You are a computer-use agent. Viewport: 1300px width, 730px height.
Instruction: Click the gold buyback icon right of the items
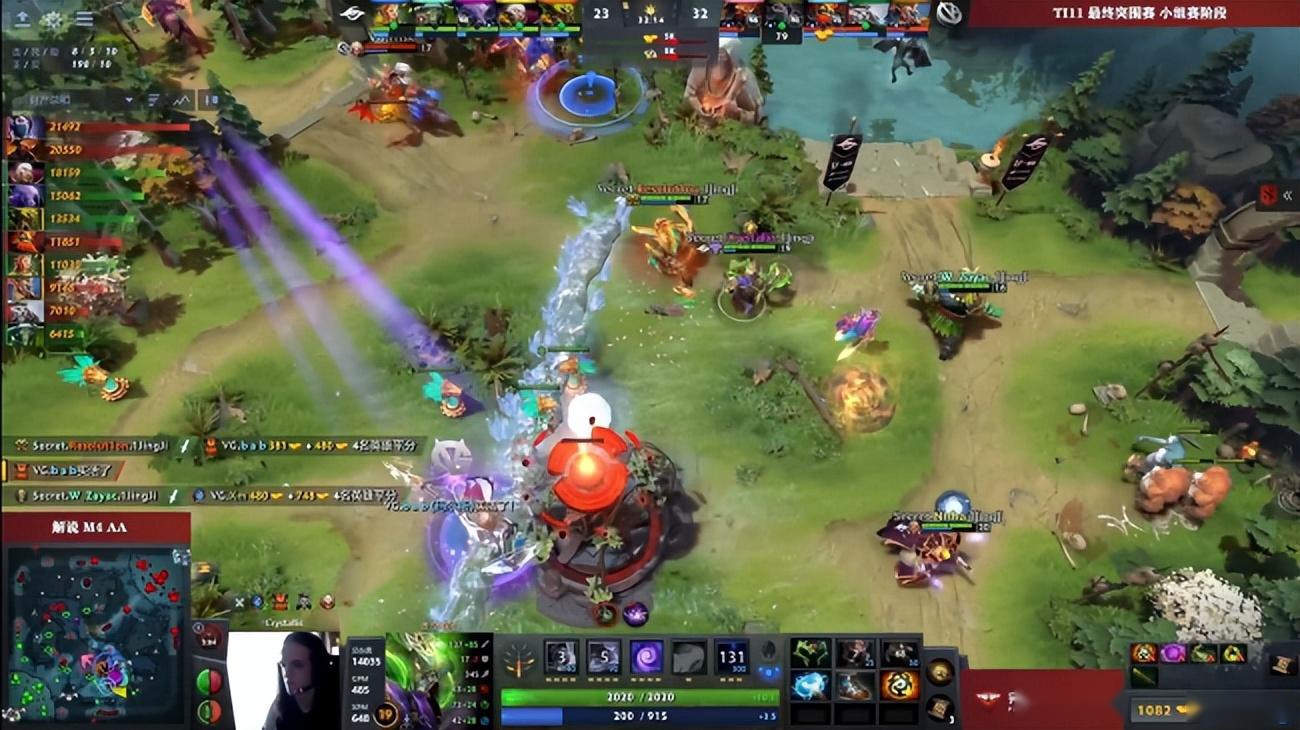[940, 672]
